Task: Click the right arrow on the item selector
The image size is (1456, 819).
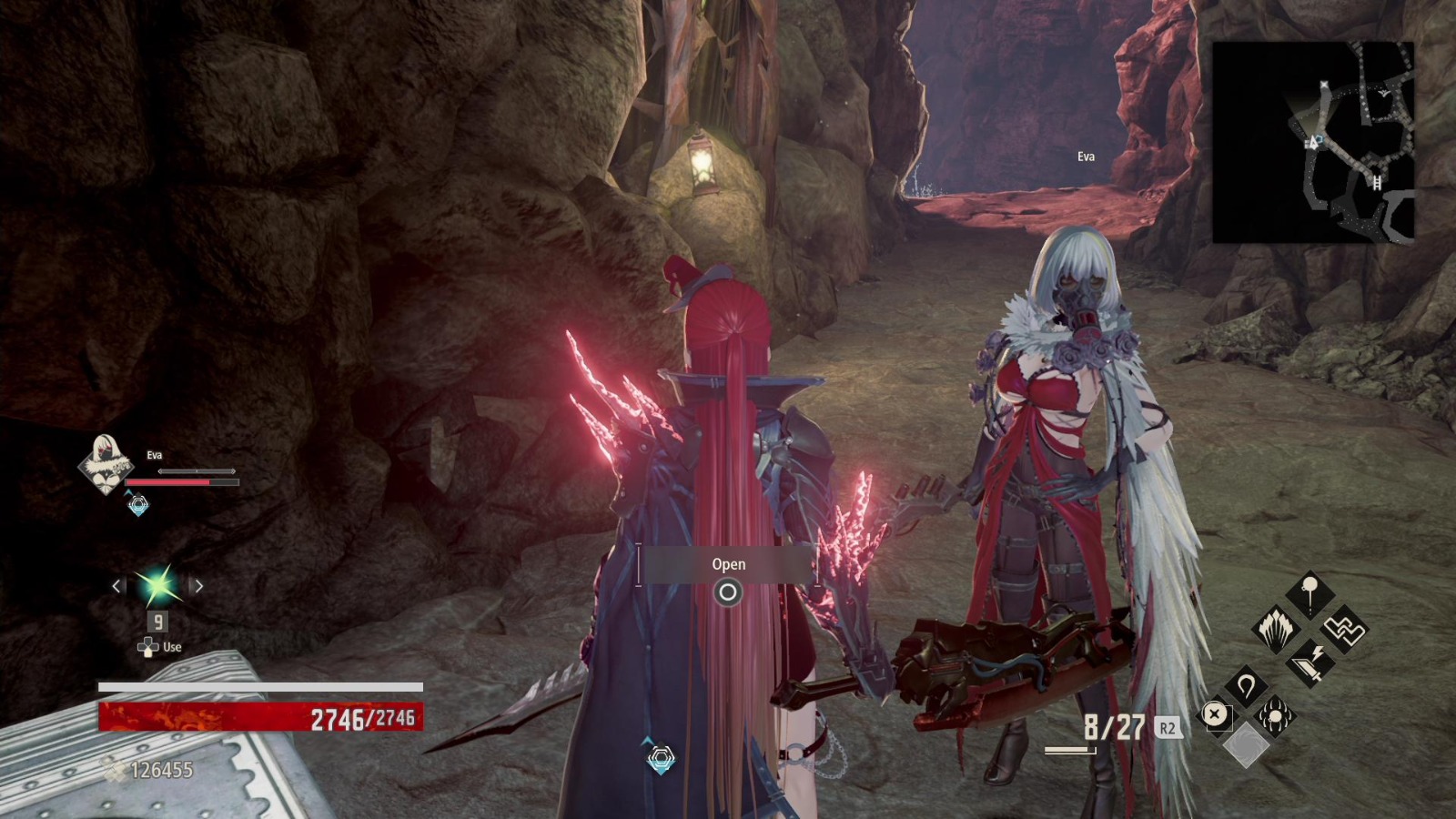Action: click(x=198, y=586)
